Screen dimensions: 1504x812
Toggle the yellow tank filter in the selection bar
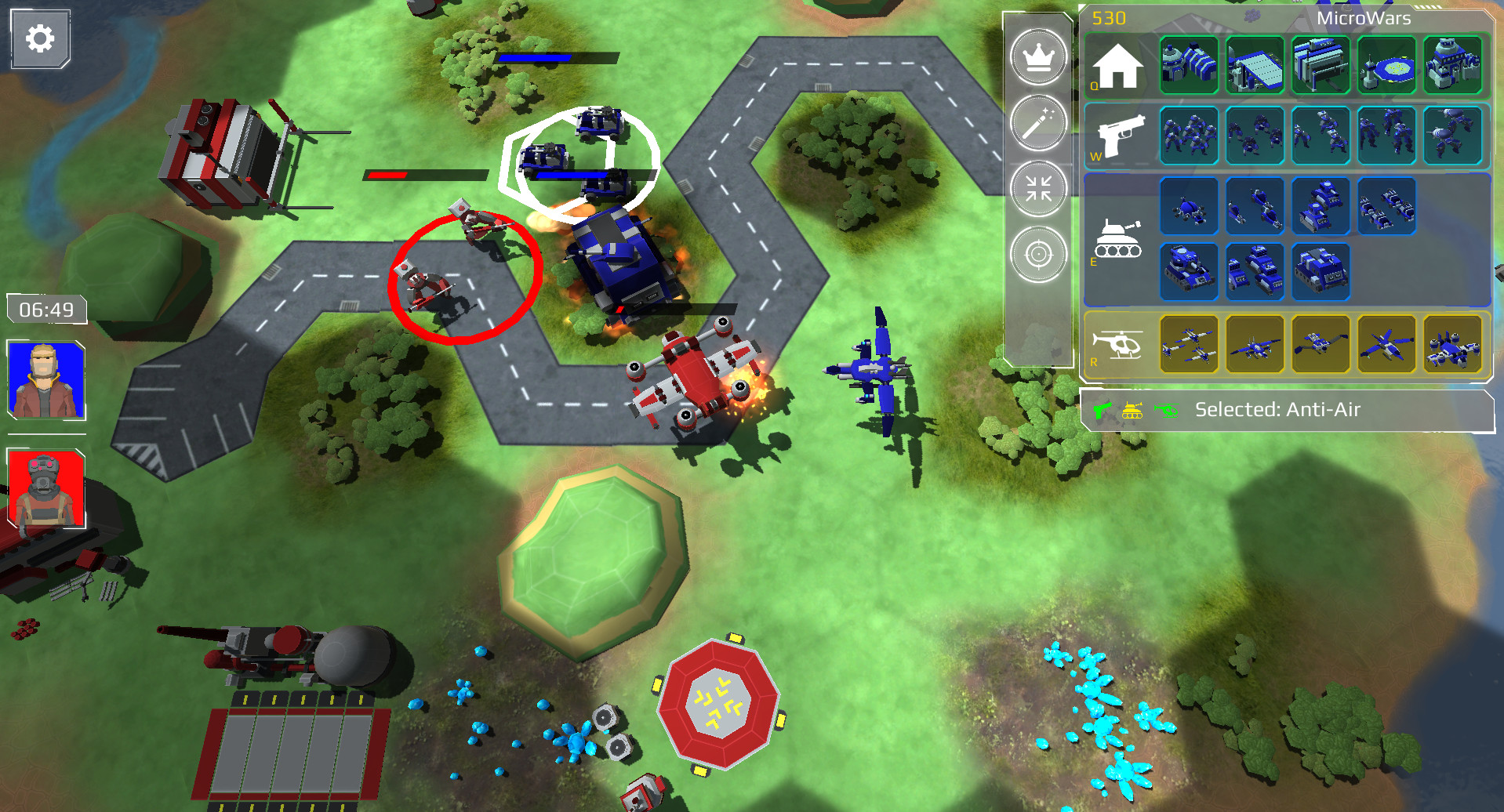1135,409
